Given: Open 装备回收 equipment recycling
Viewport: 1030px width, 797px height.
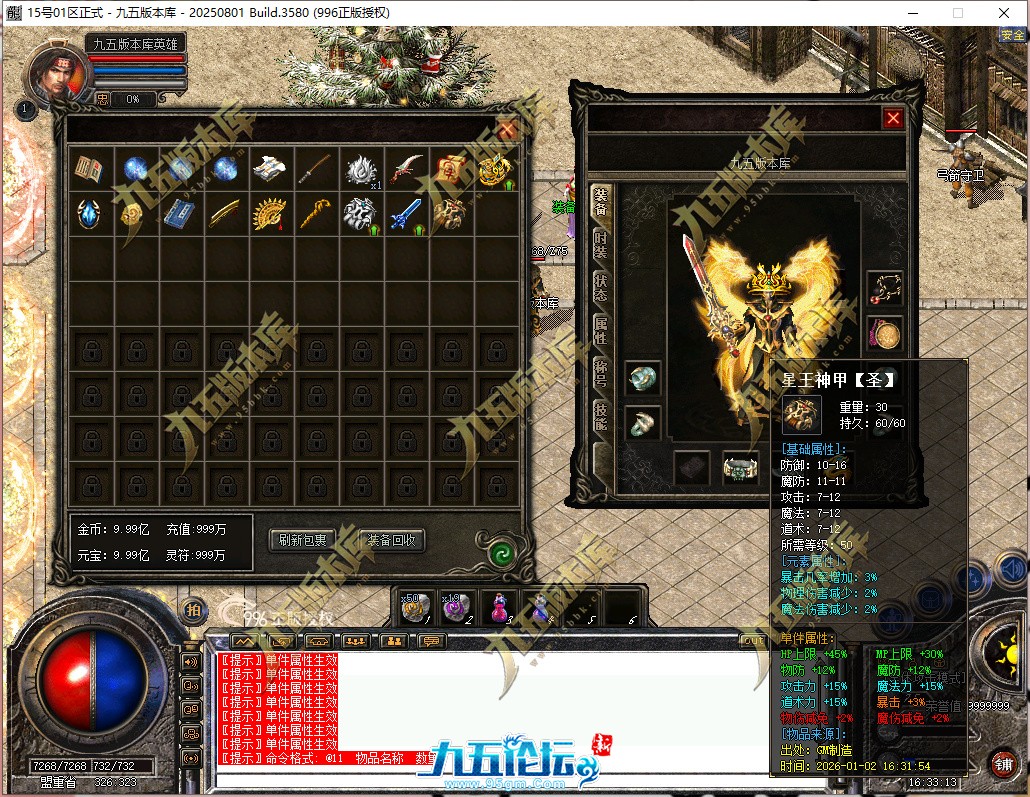Looking at the screenshot, I should tap(391, 540).
